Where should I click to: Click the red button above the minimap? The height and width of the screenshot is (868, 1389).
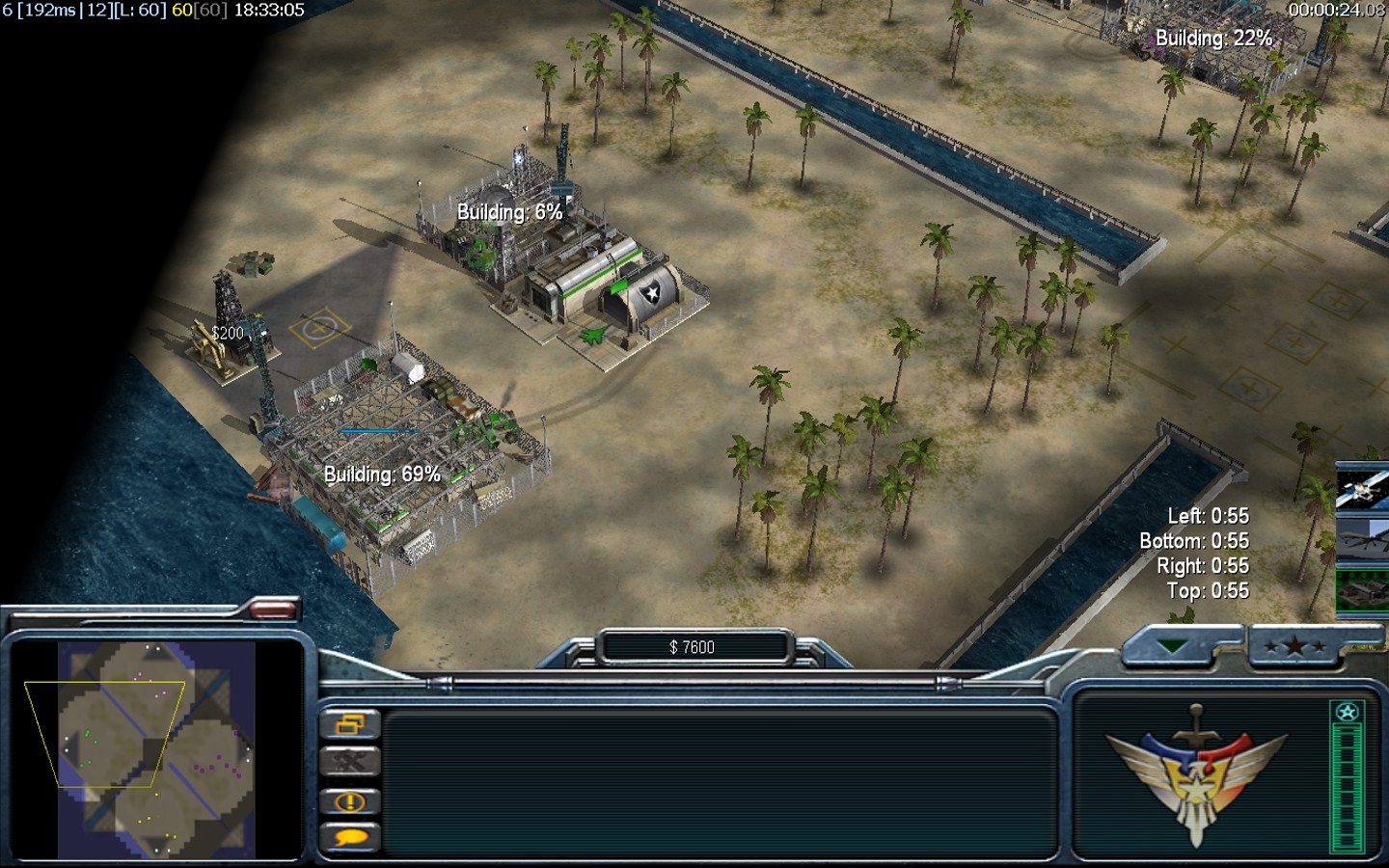pyautogui.click(x=273, y=609)
